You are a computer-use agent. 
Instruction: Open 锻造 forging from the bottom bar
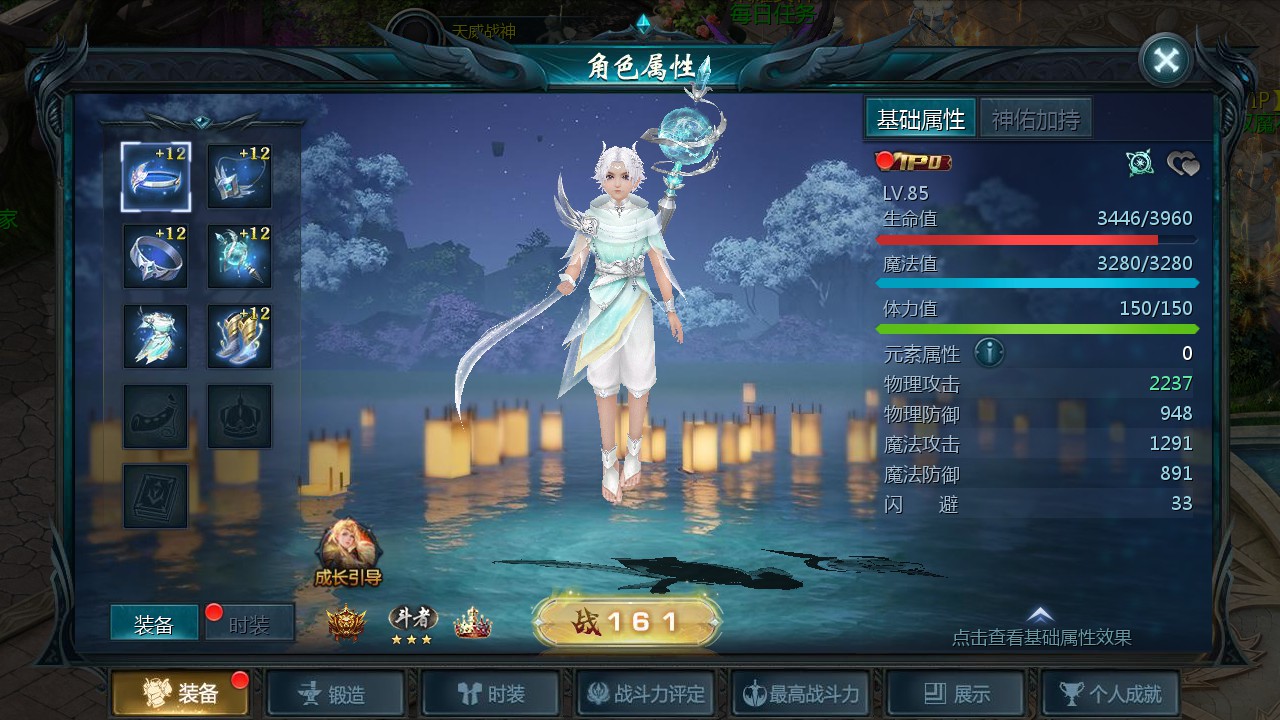335,693
